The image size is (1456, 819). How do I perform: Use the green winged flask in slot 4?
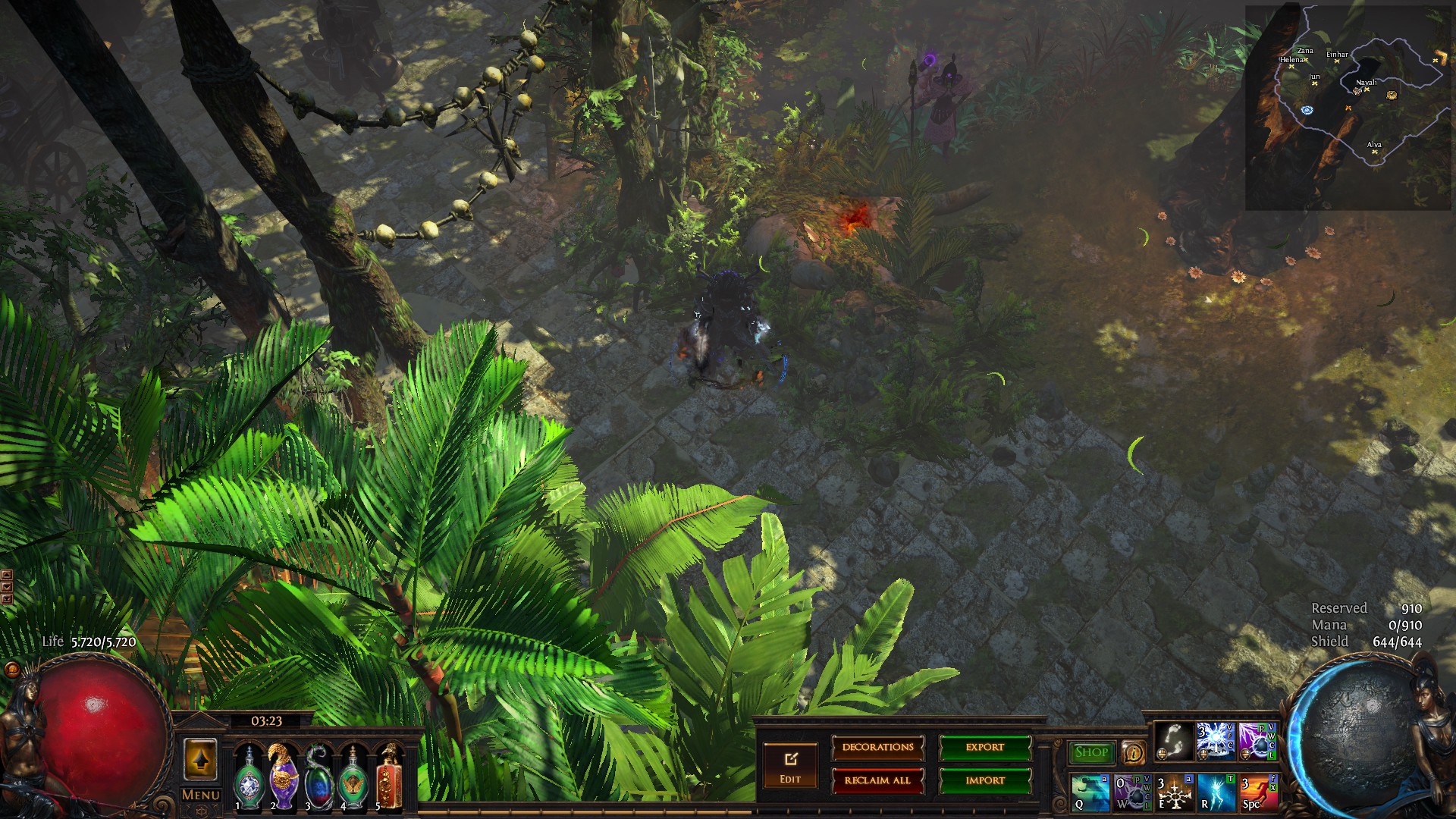(x=353, y=777)
